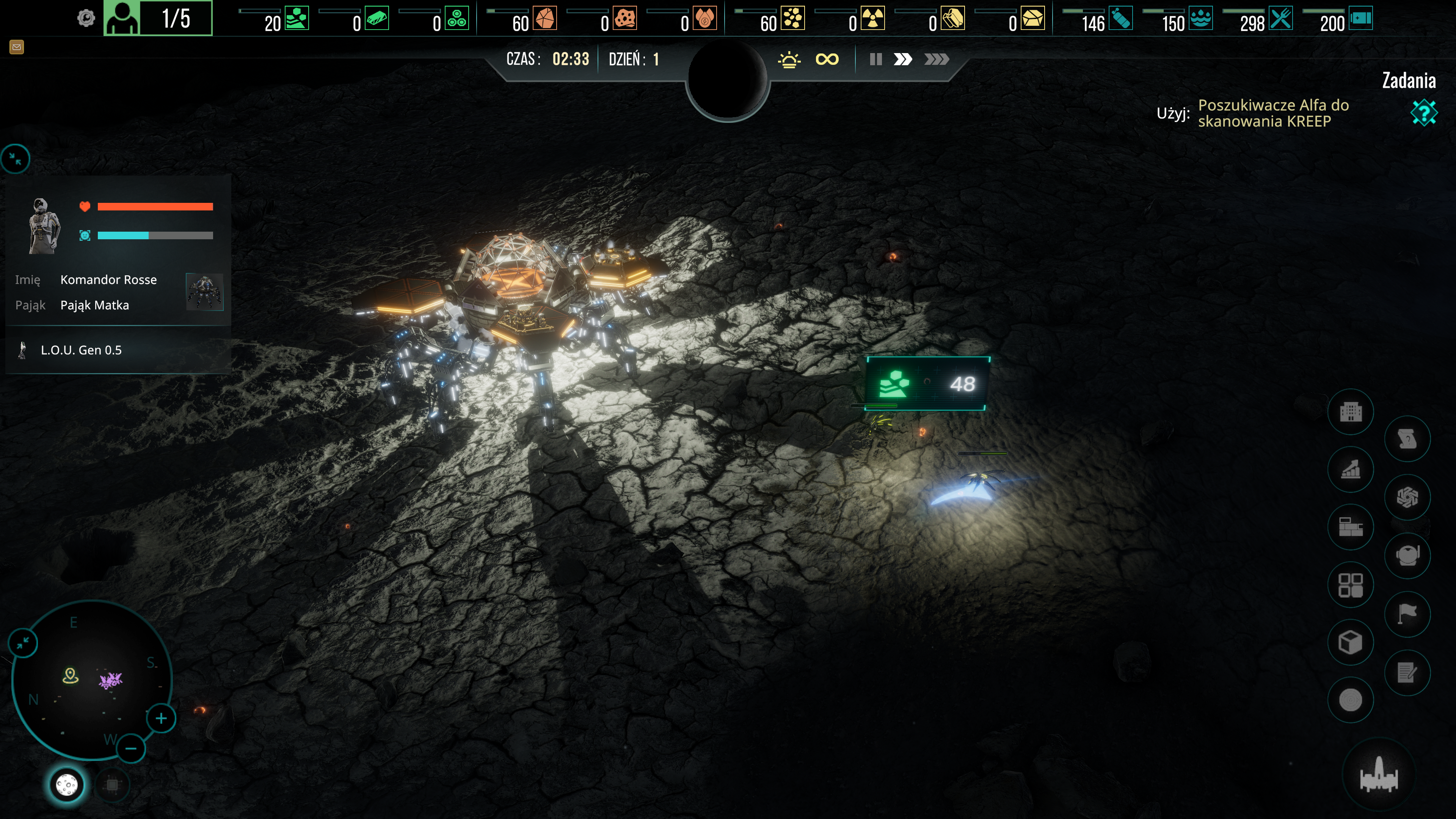The width and height of the screenshot is (1456, 819).
Task: Zoom in the minimap with plus button
Action: click(x=161, y=719)
